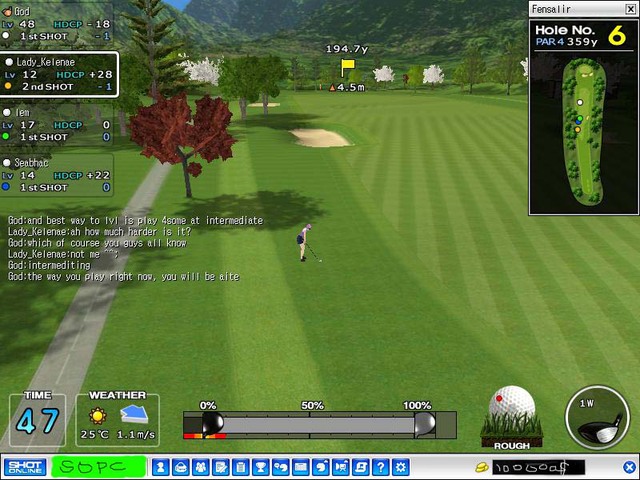The width and height of the screenshot is (640, 480).
Task: Click the green name field beside Shot Online
Action: pyautogui.click(x=97, y=467)
